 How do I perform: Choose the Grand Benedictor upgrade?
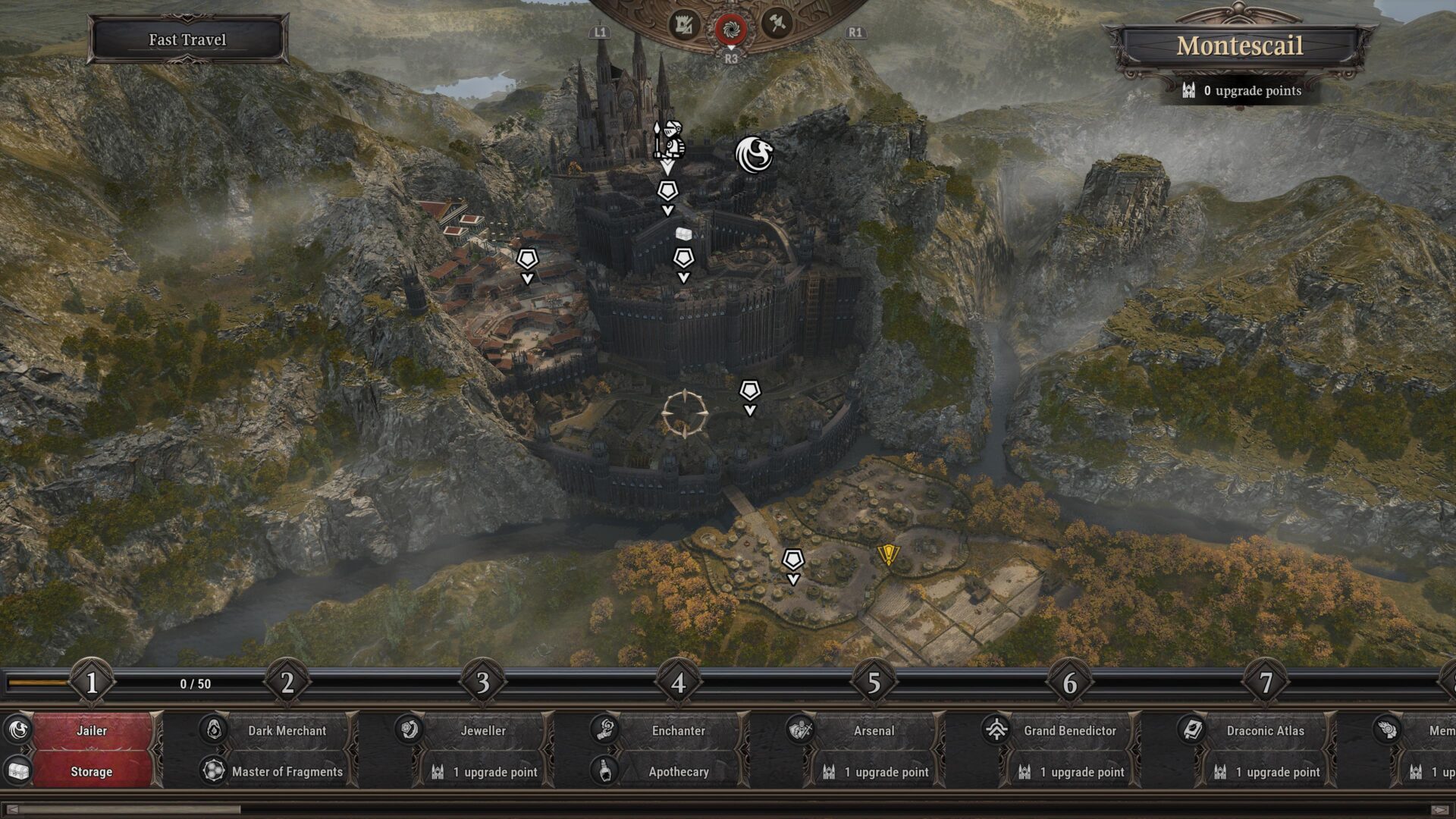(1069, 730)
